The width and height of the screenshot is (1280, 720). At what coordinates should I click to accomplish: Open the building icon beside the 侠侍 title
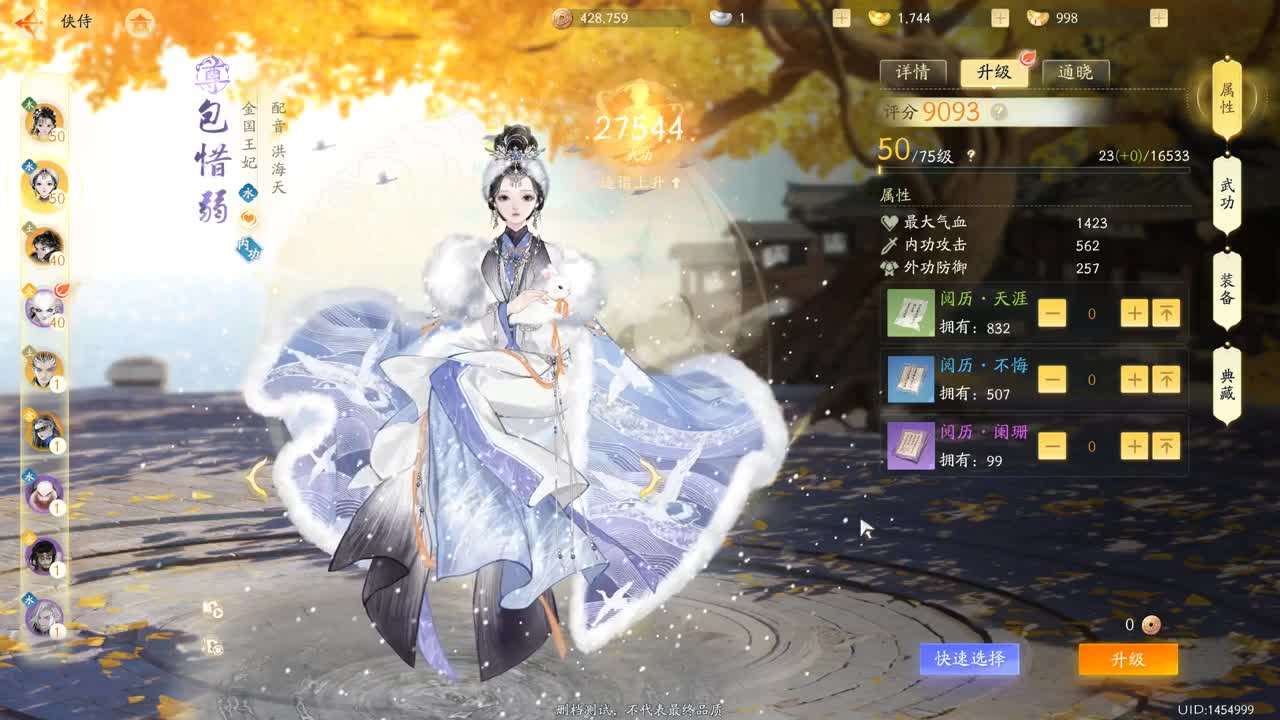140,24
